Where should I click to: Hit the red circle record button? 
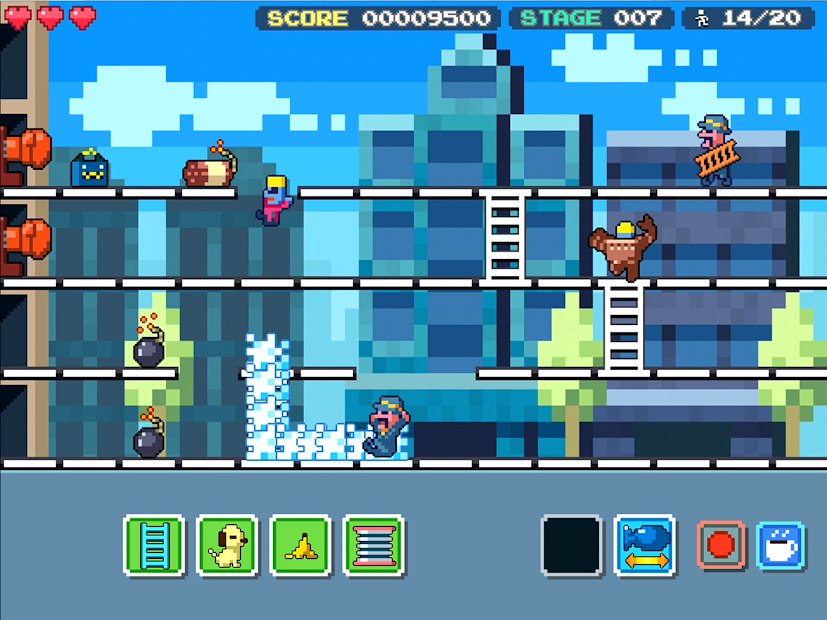click(720, 545)
